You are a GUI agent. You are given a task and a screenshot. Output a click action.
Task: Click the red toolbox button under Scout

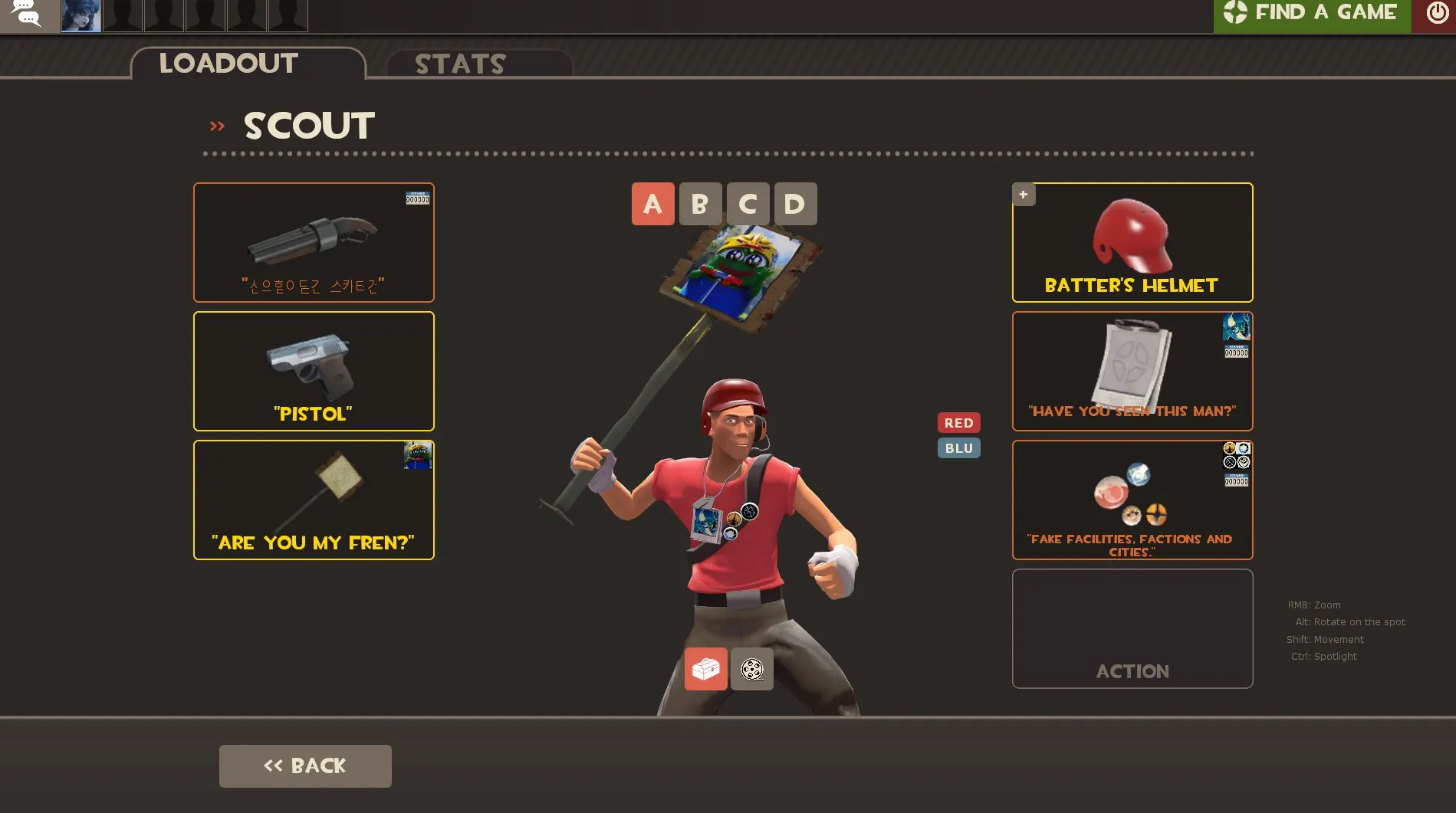click(705, 669)
